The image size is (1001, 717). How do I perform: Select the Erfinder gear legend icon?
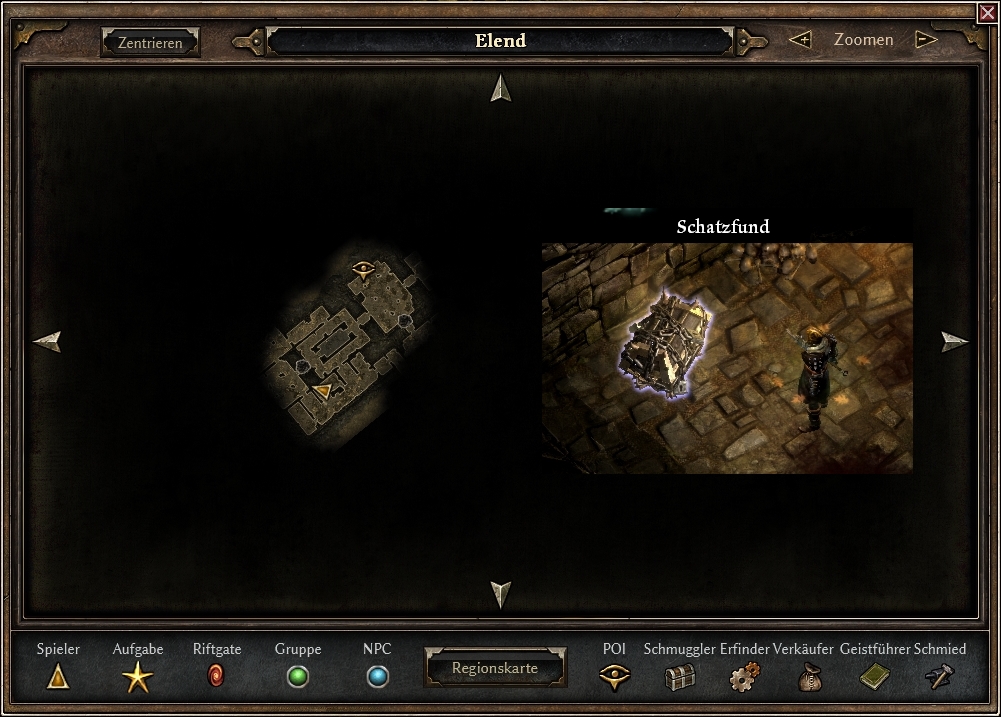(x=744, y=678)
